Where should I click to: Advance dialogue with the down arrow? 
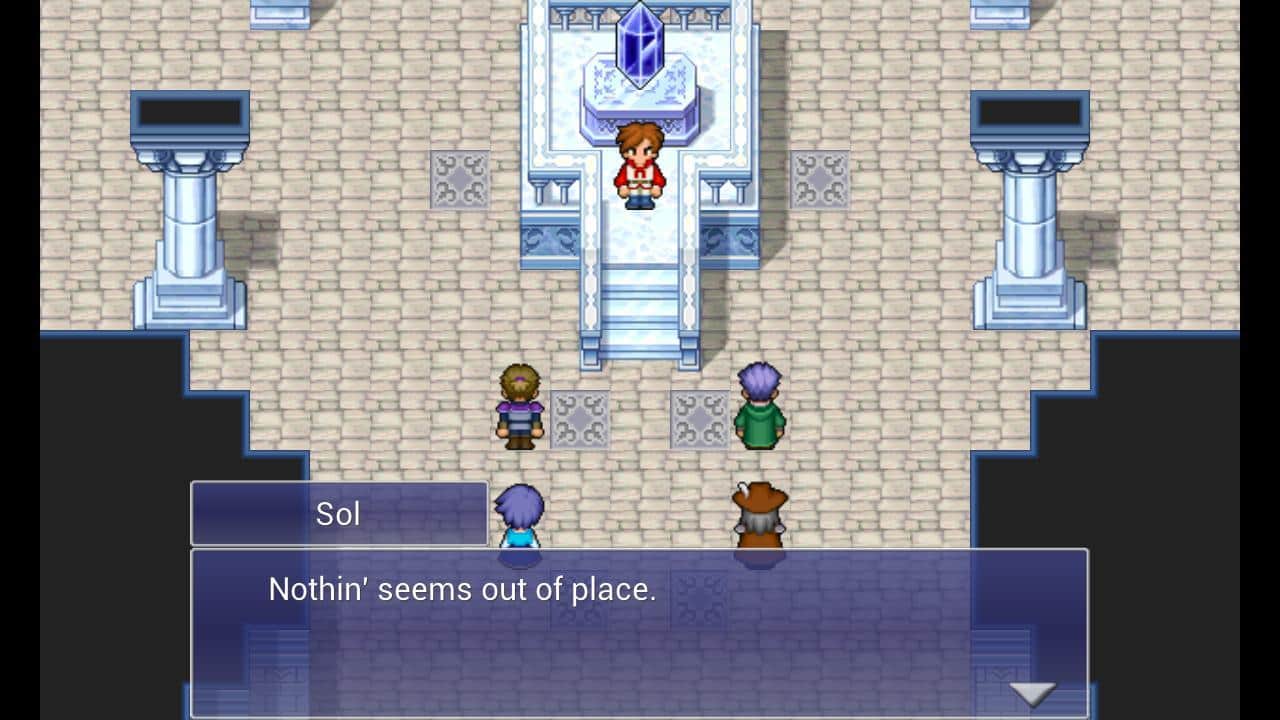[x=1031, y=693]
